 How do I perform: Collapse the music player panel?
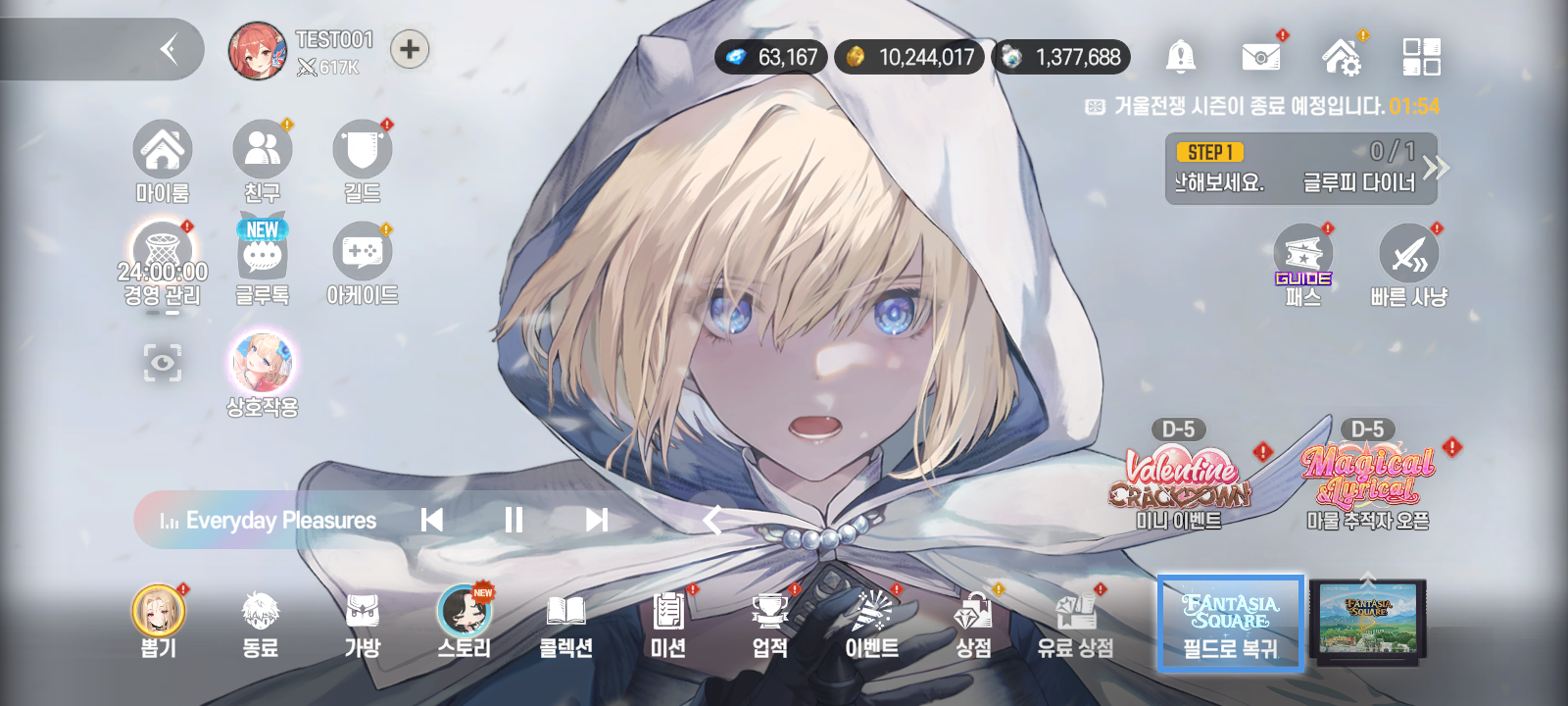(713, 521)
